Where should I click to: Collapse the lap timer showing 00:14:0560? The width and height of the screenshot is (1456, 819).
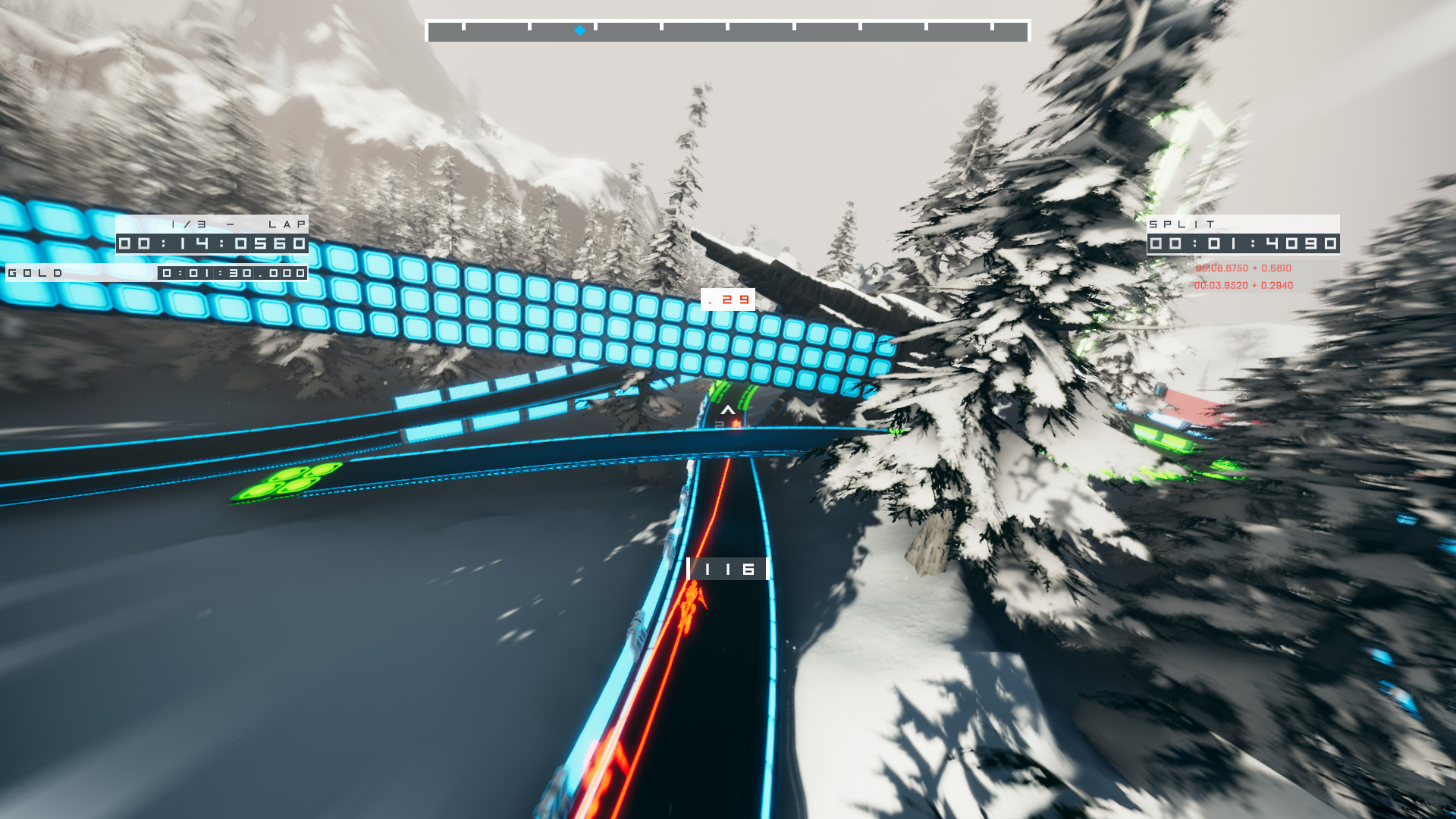[x=211, y=243]
